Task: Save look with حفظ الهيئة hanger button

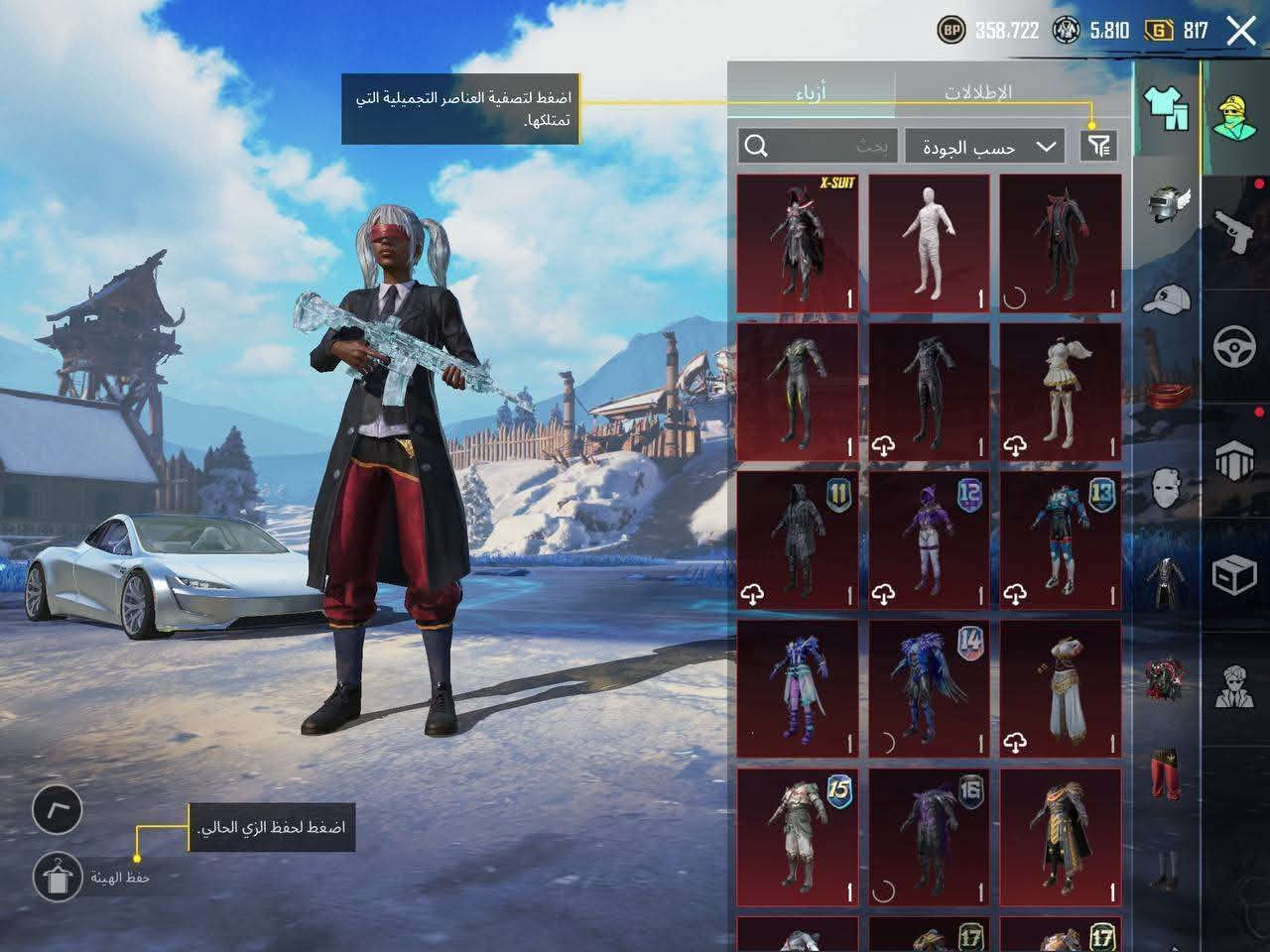Action: point(57,876)
